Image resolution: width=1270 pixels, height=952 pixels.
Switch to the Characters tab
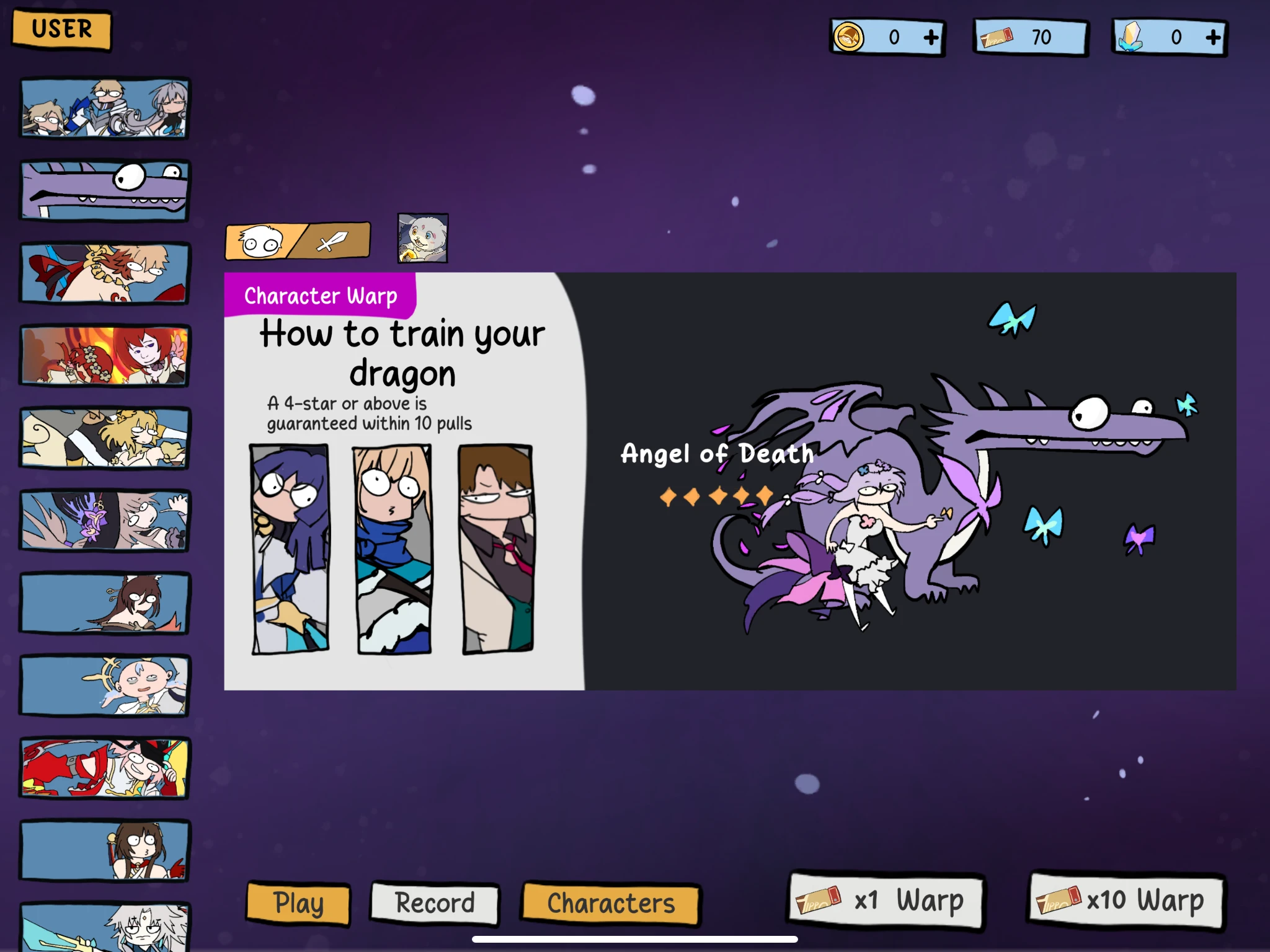click(611, 904)
